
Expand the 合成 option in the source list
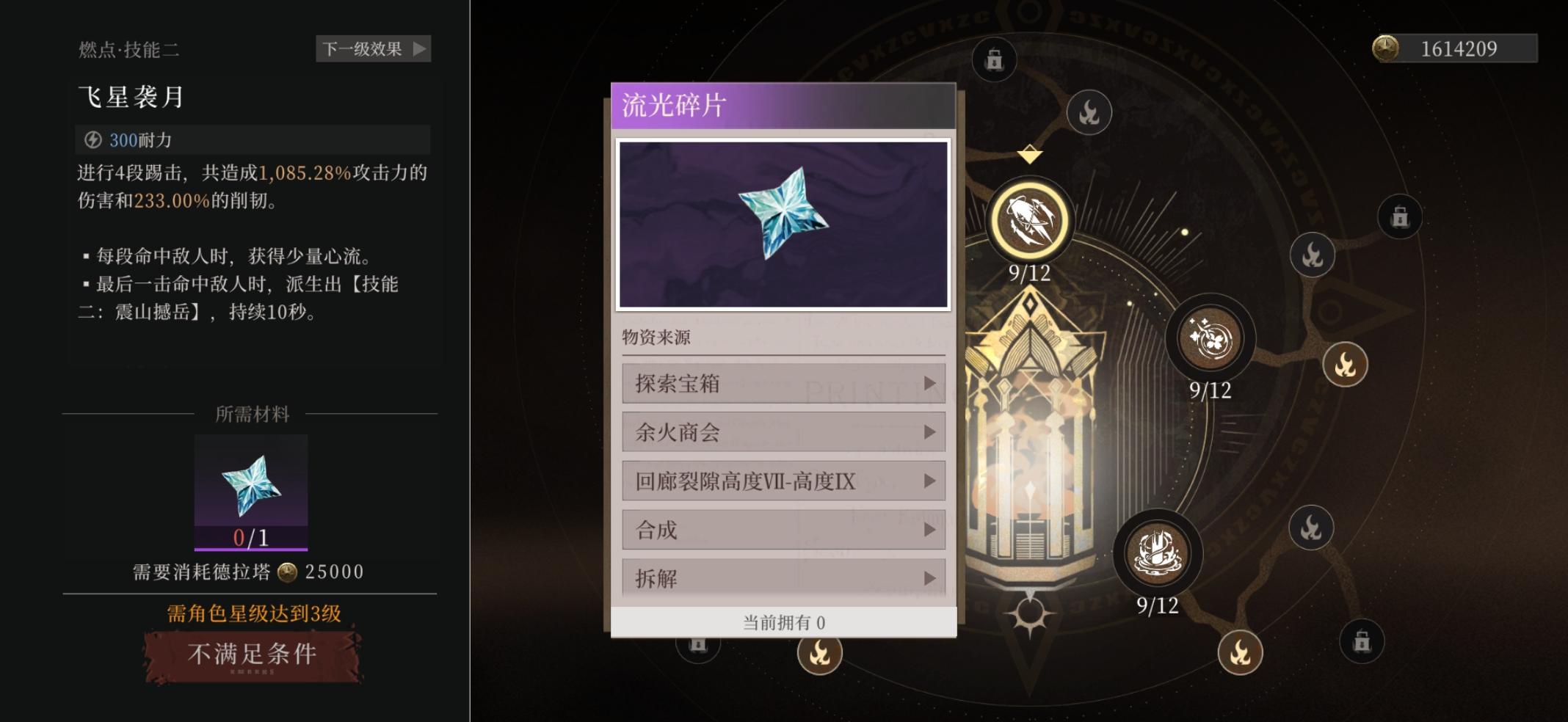tap(783, 529)
